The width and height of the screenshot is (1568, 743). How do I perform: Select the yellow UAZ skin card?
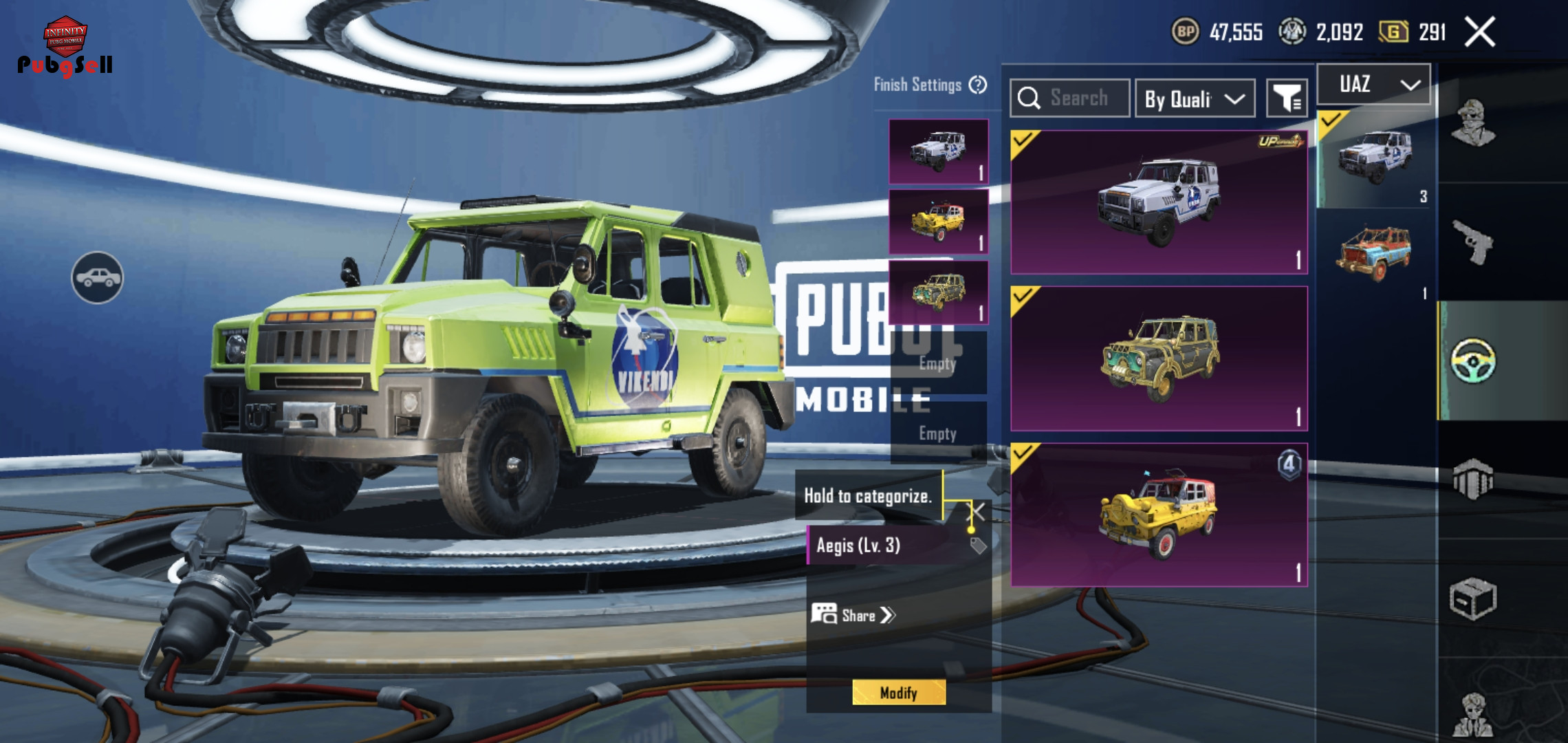pyautogui.click(x=1159, y=515)
